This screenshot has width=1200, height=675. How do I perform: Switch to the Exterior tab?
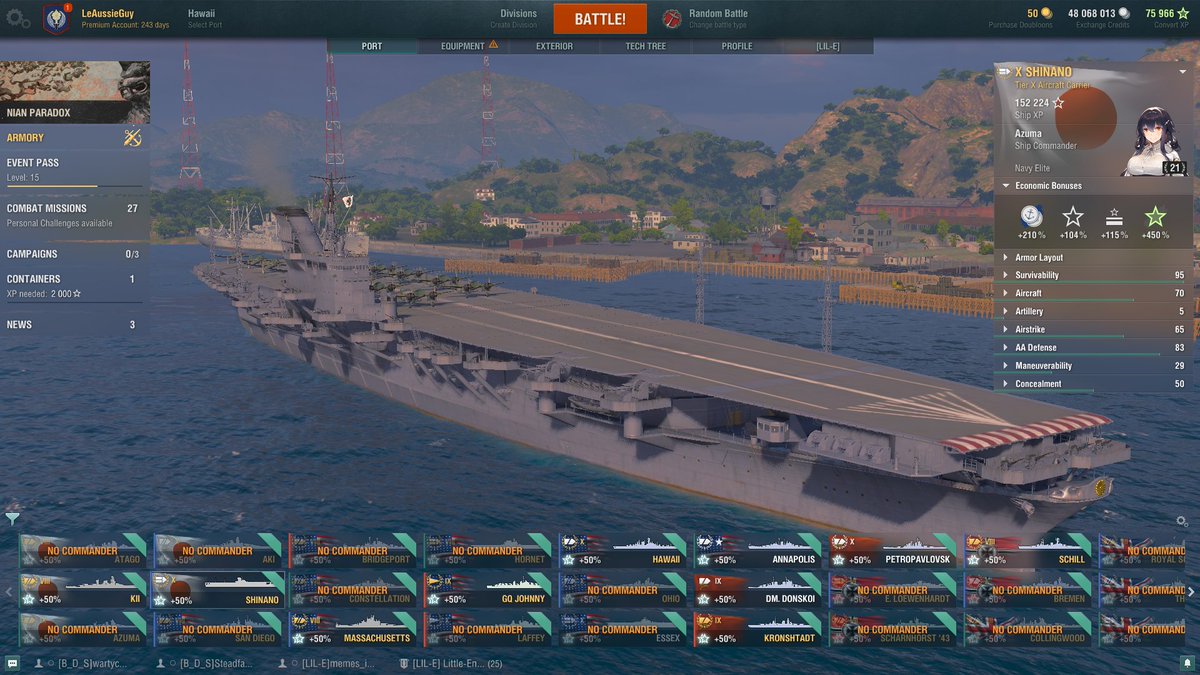(x=554, y=46)
